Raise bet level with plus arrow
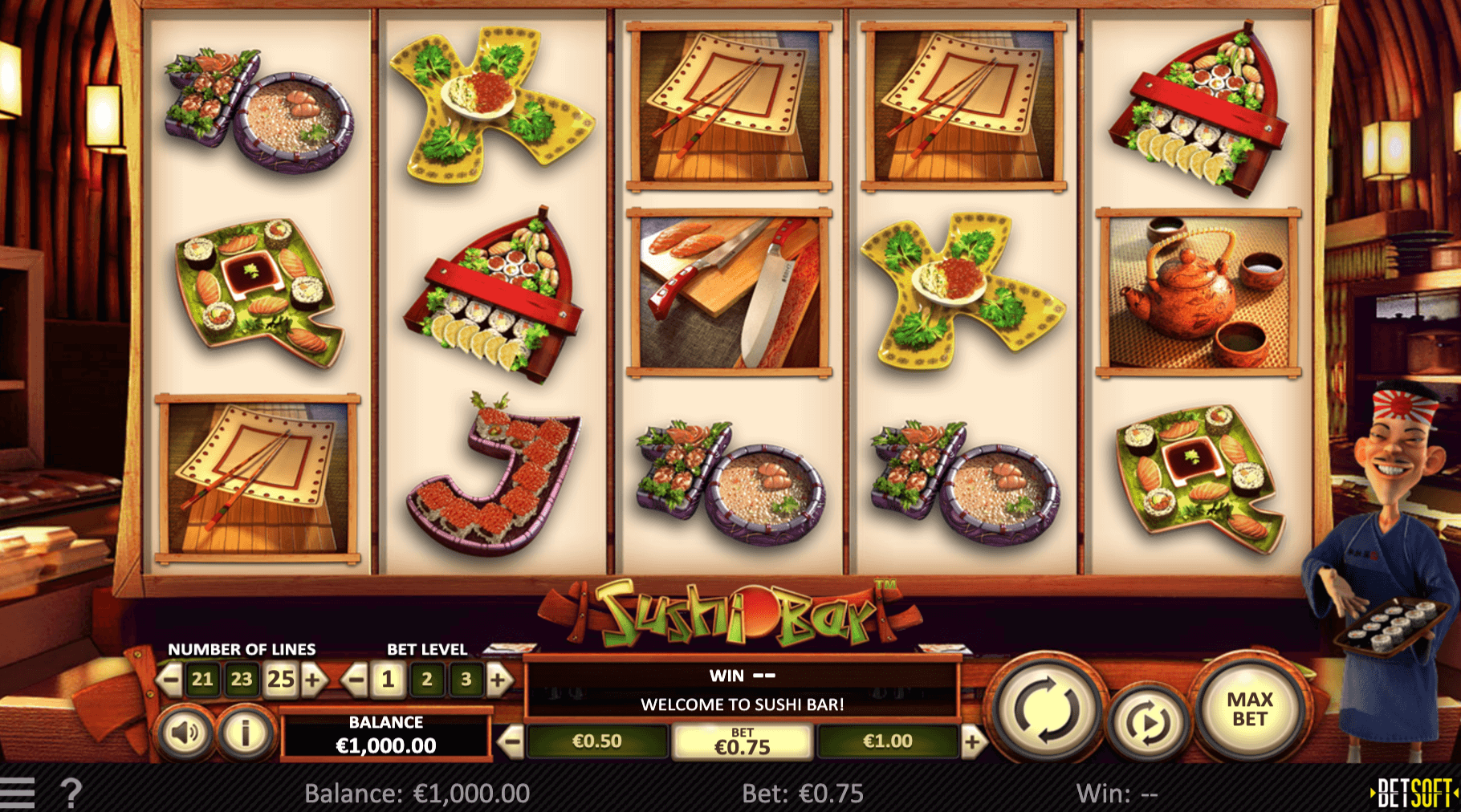The image size is (1461, 812). pyautogui.click(x=499, y=680)
